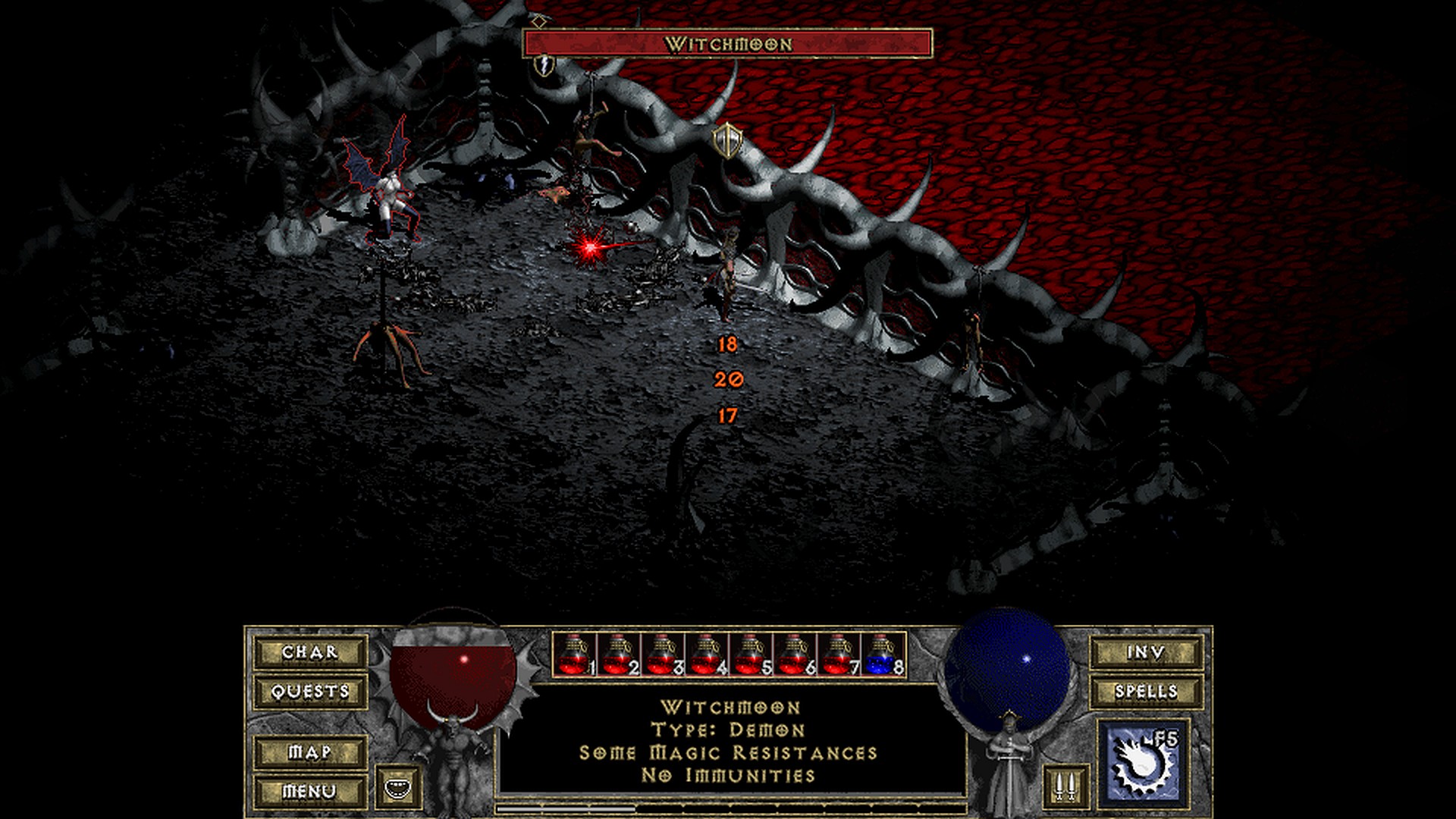Open the QUESTS log
The image size is (1456, 819).
pos(310,692)
